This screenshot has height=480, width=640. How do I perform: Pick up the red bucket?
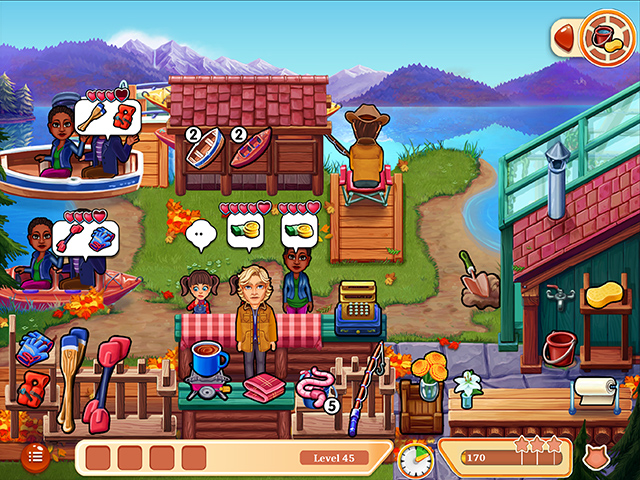point(559,348)
